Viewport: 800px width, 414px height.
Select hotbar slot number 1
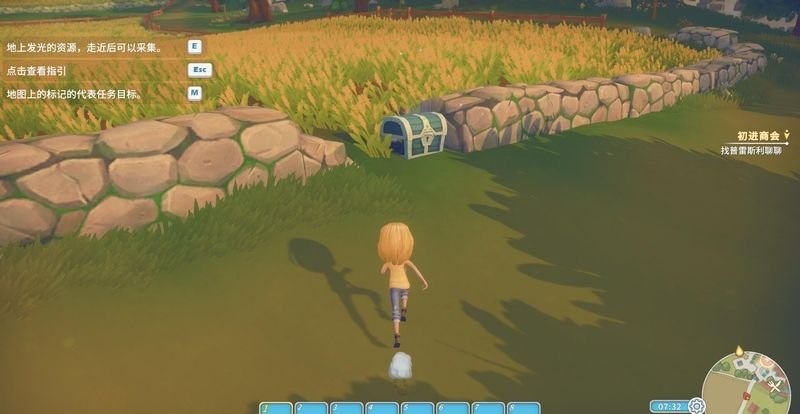(277, 408)
